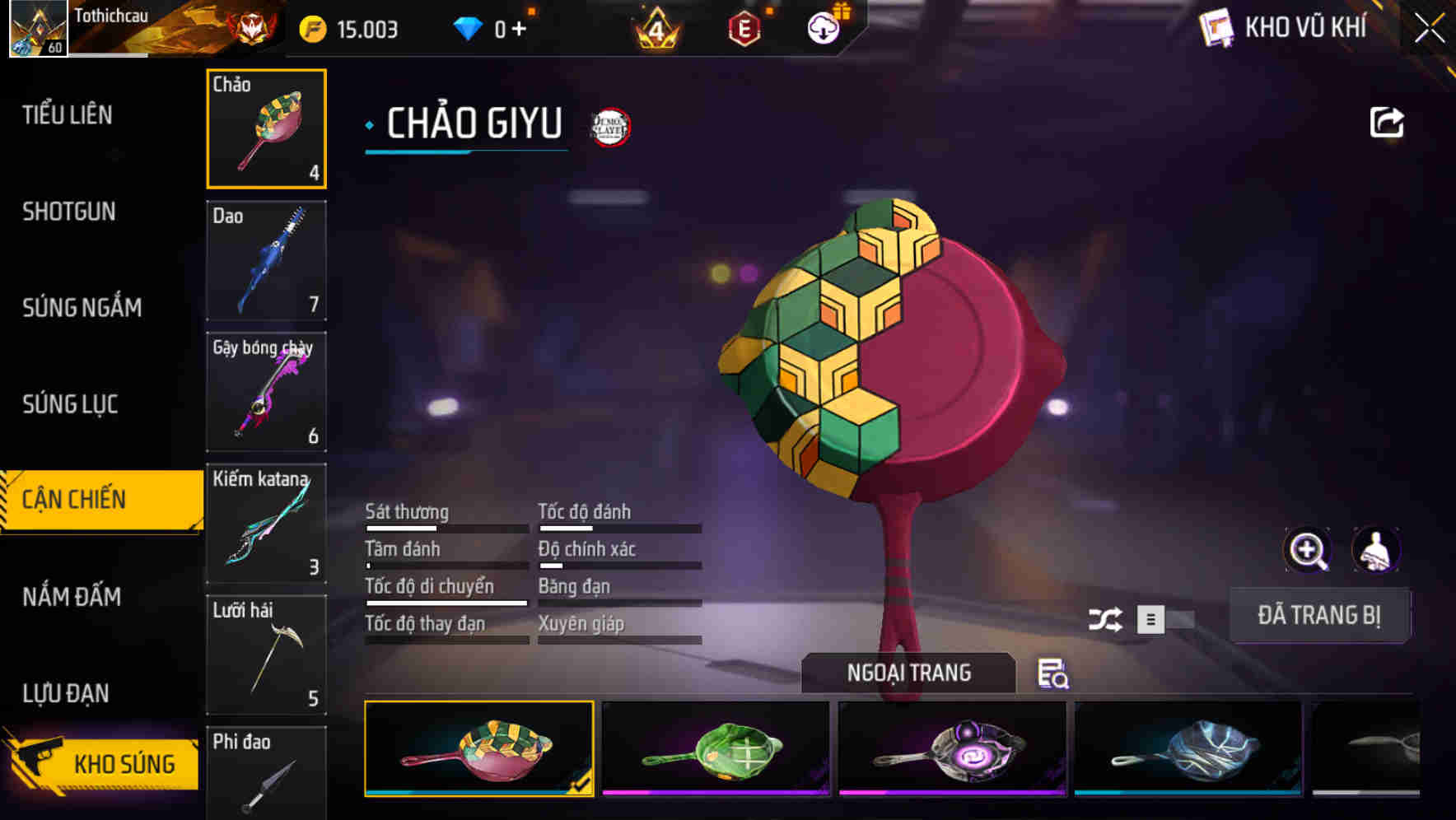Switch weapon view with the list toggle
This screenshot has width=1456, height=820.
1152,620
